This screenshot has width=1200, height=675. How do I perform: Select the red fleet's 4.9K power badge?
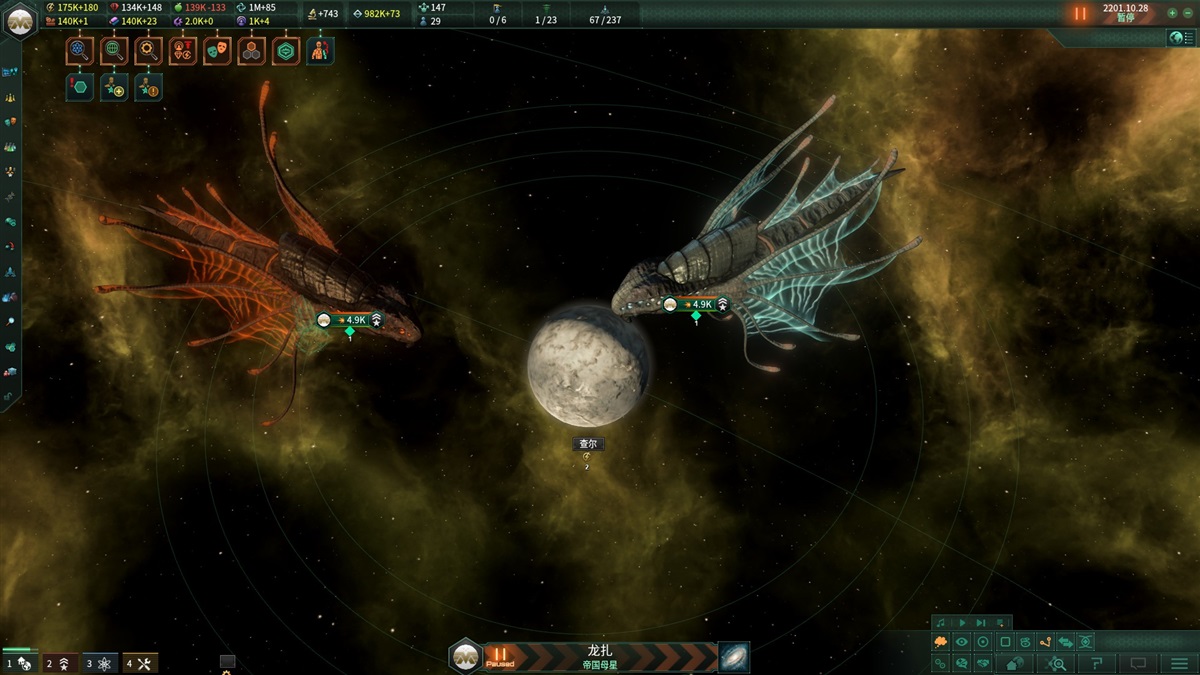(x=350, y=320)
